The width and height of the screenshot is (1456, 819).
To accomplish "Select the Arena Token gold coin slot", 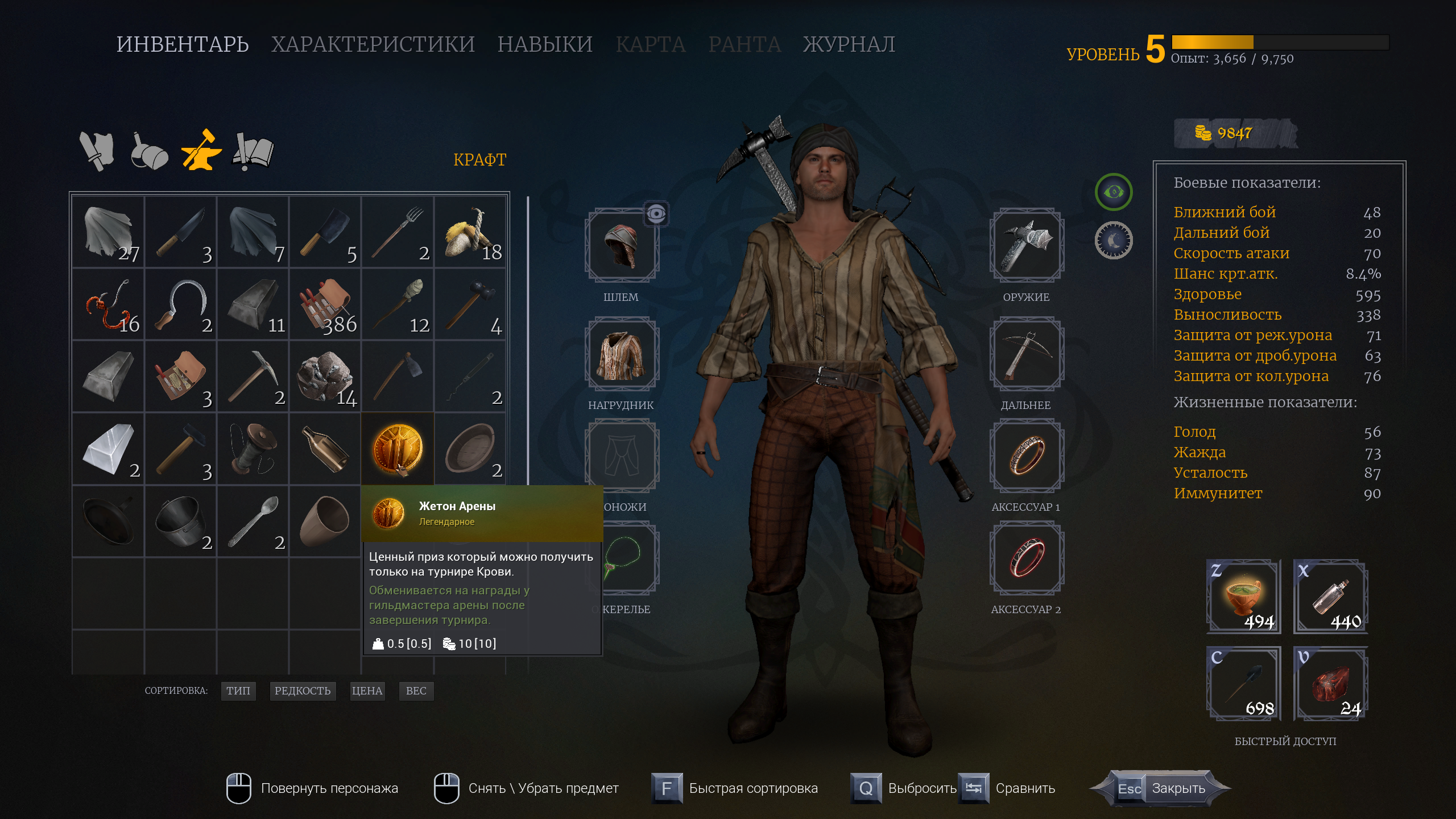I will click(398, 449).
